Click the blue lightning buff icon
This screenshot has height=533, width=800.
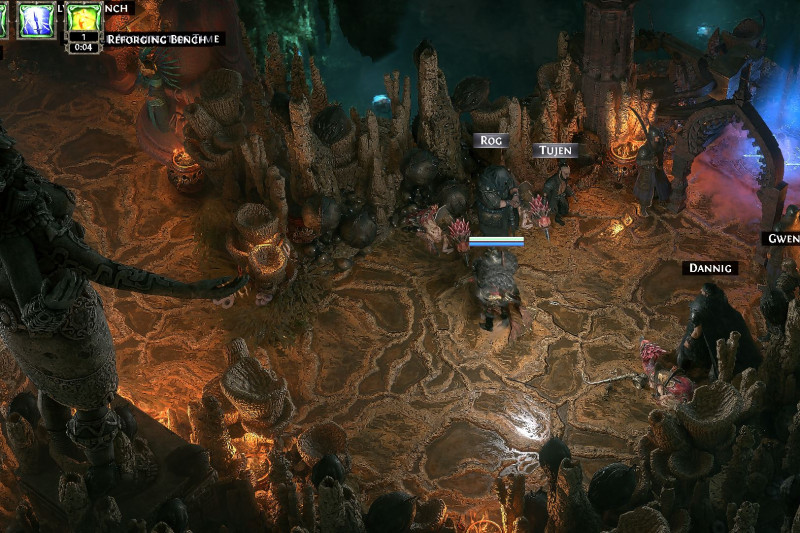click(36, 20)
